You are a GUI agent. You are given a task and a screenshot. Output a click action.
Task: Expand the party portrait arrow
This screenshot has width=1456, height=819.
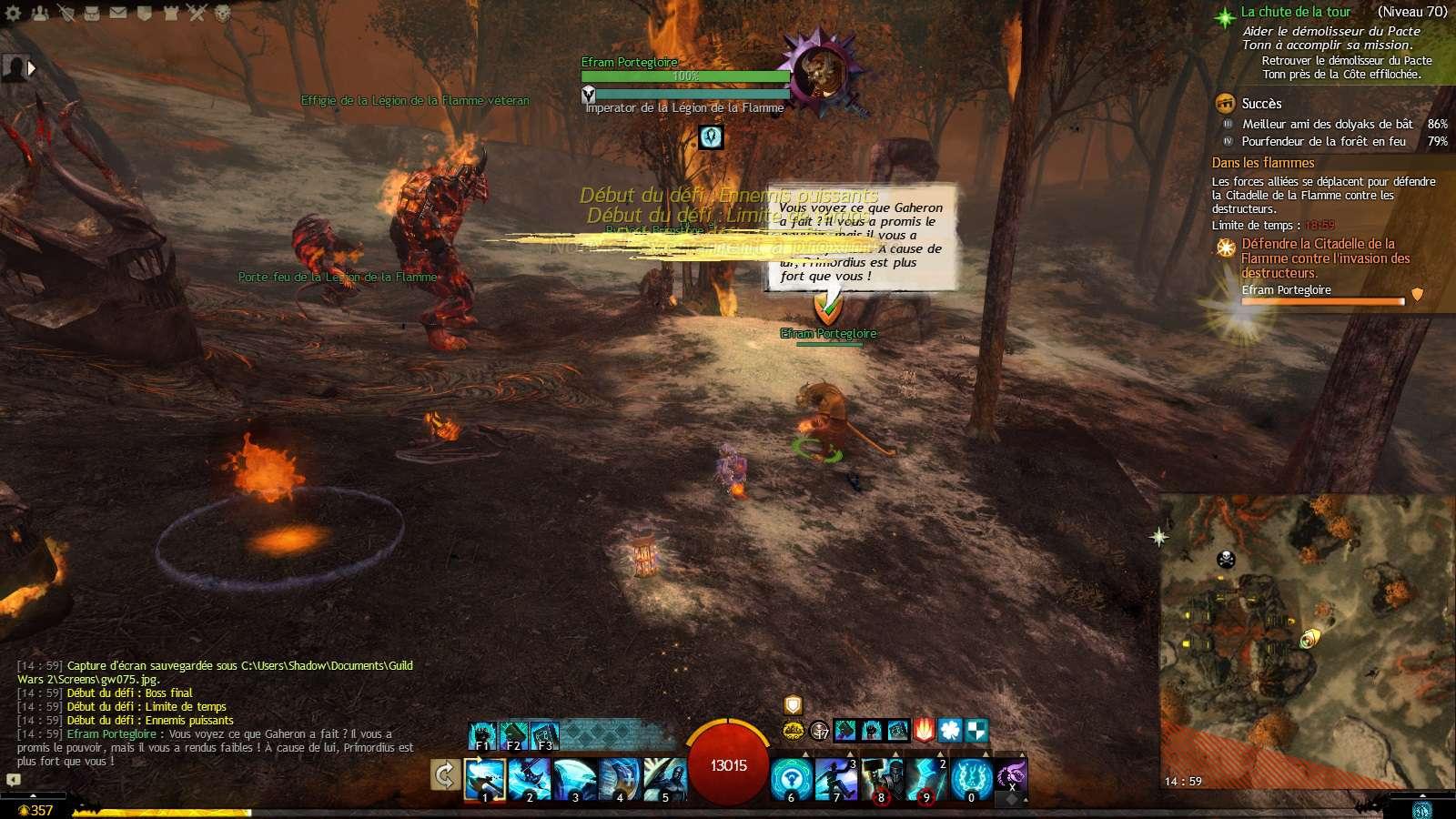coord(32,67)
